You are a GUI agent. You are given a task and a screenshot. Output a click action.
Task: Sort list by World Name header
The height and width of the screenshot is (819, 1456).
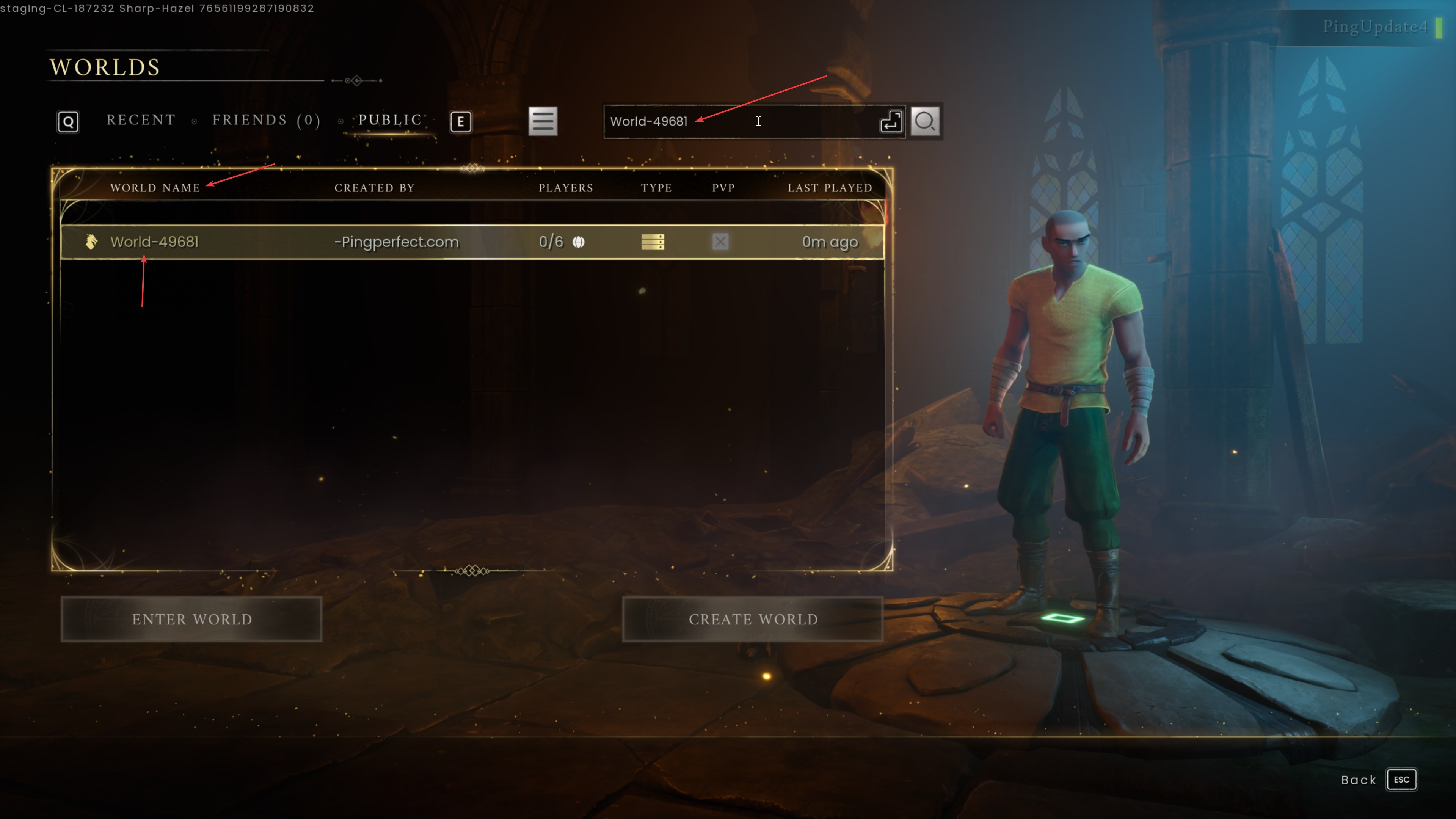pos(155,188)
